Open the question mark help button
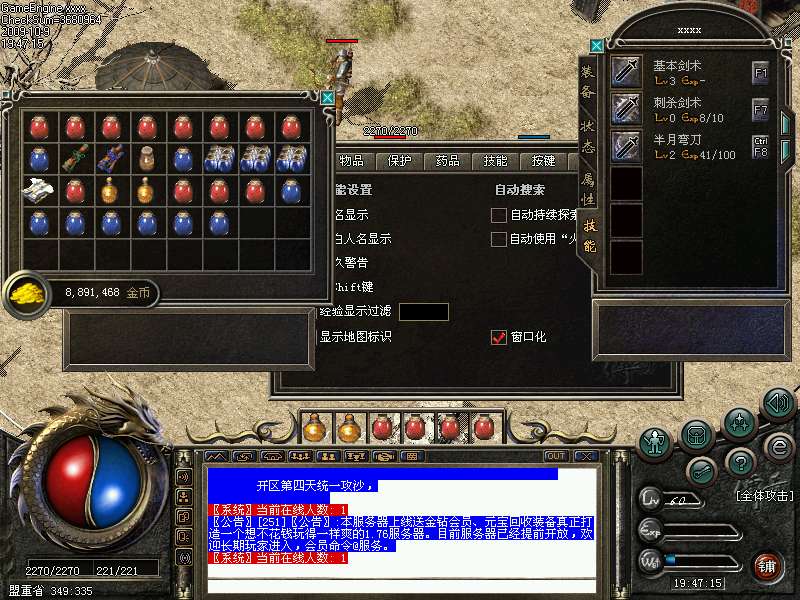Screen dimensions: 800x600 (740, 462)
